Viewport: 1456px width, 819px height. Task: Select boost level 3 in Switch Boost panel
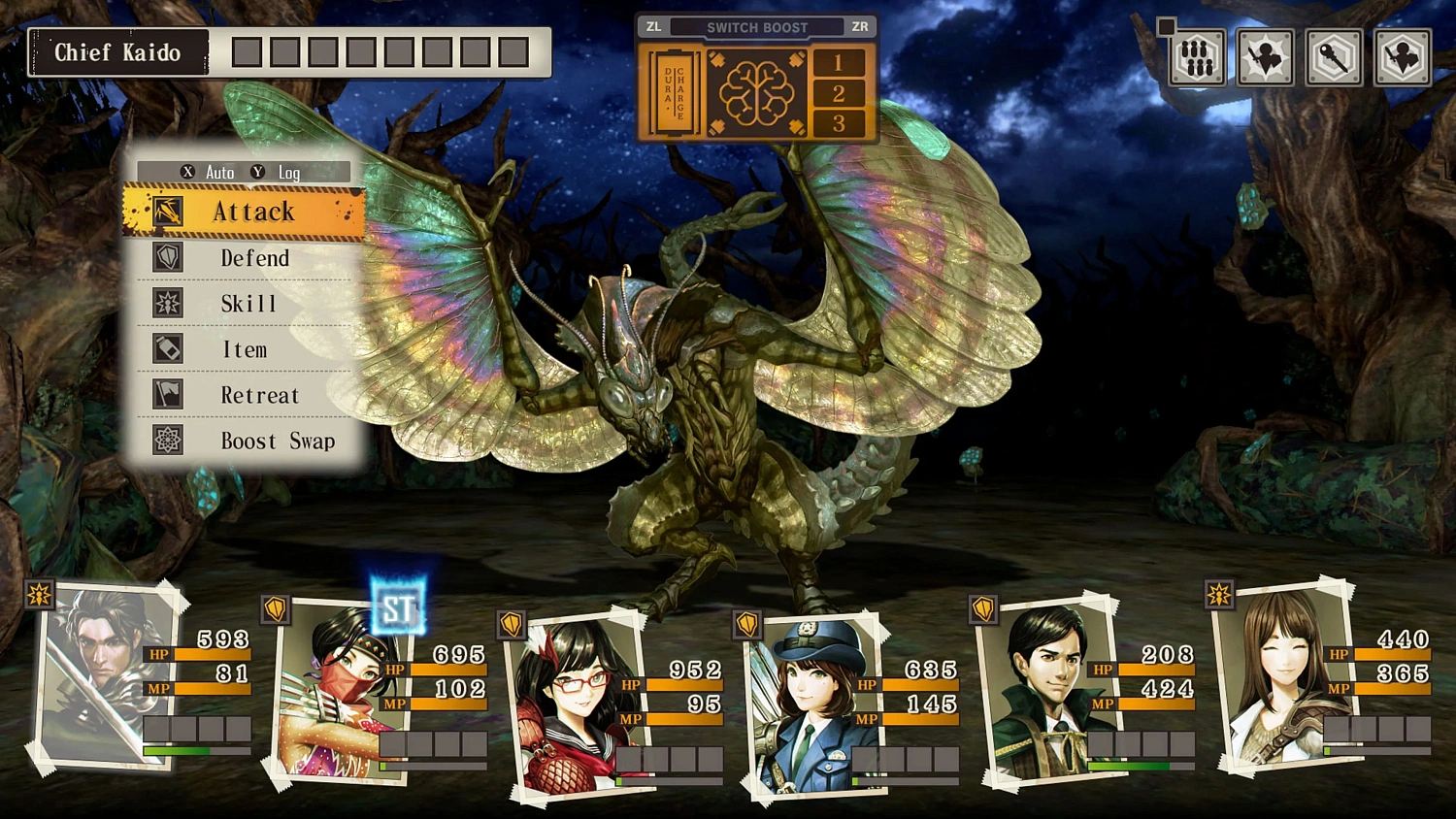click(841, 122)
